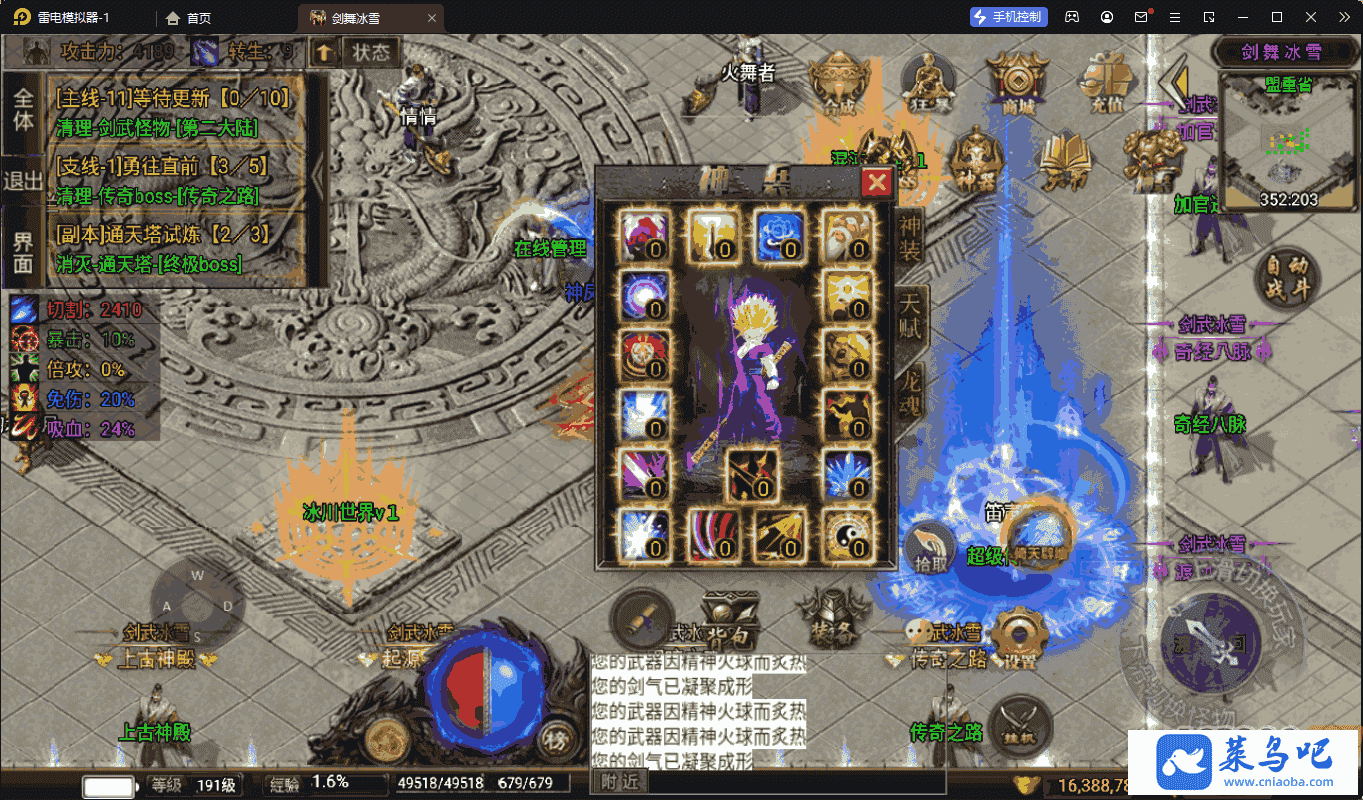Close the 神兵 panel with the red X
This screenshot has height=800, width=1363.
(876, 181)
